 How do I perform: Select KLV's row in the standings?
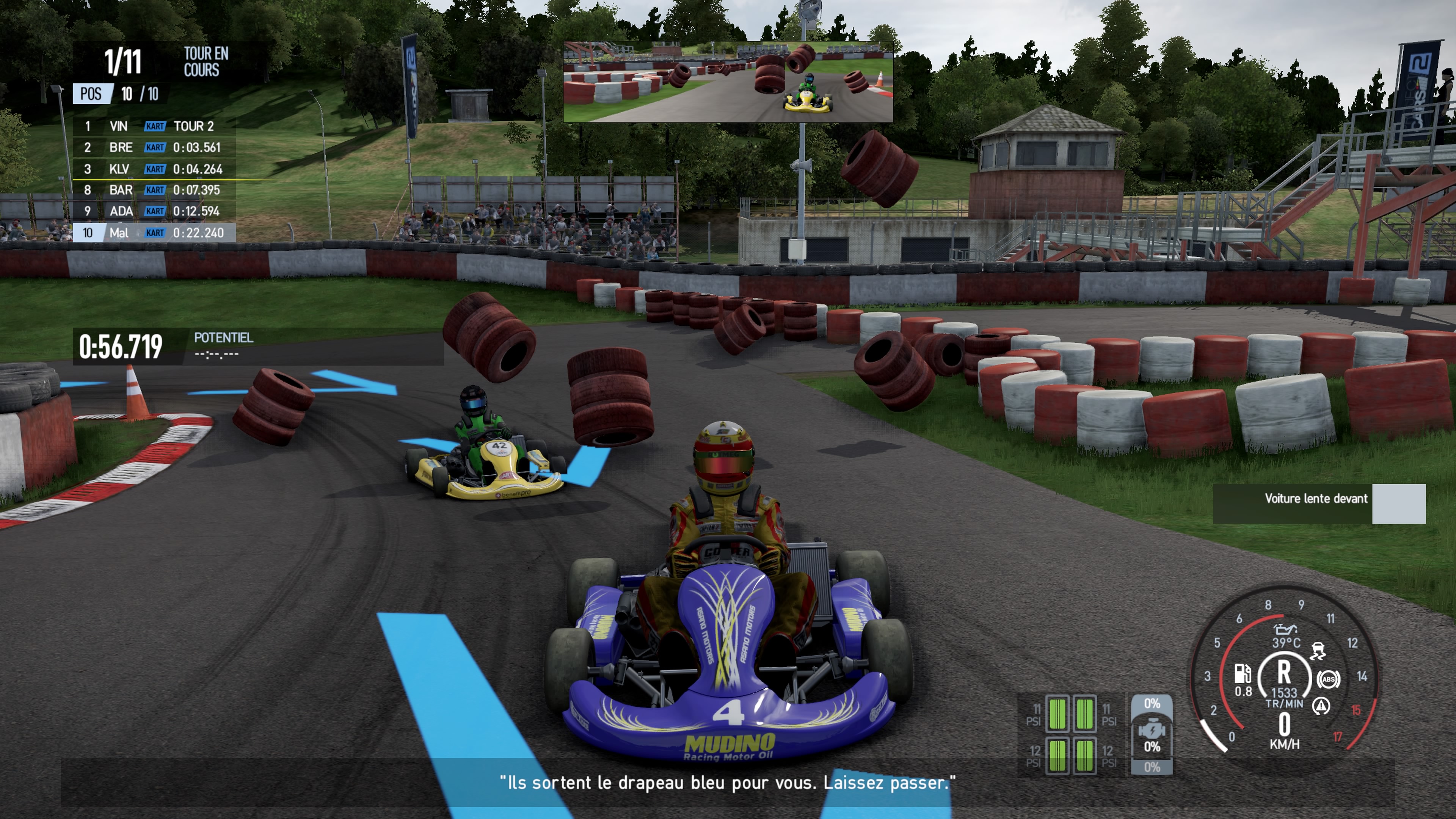[154, 169]
